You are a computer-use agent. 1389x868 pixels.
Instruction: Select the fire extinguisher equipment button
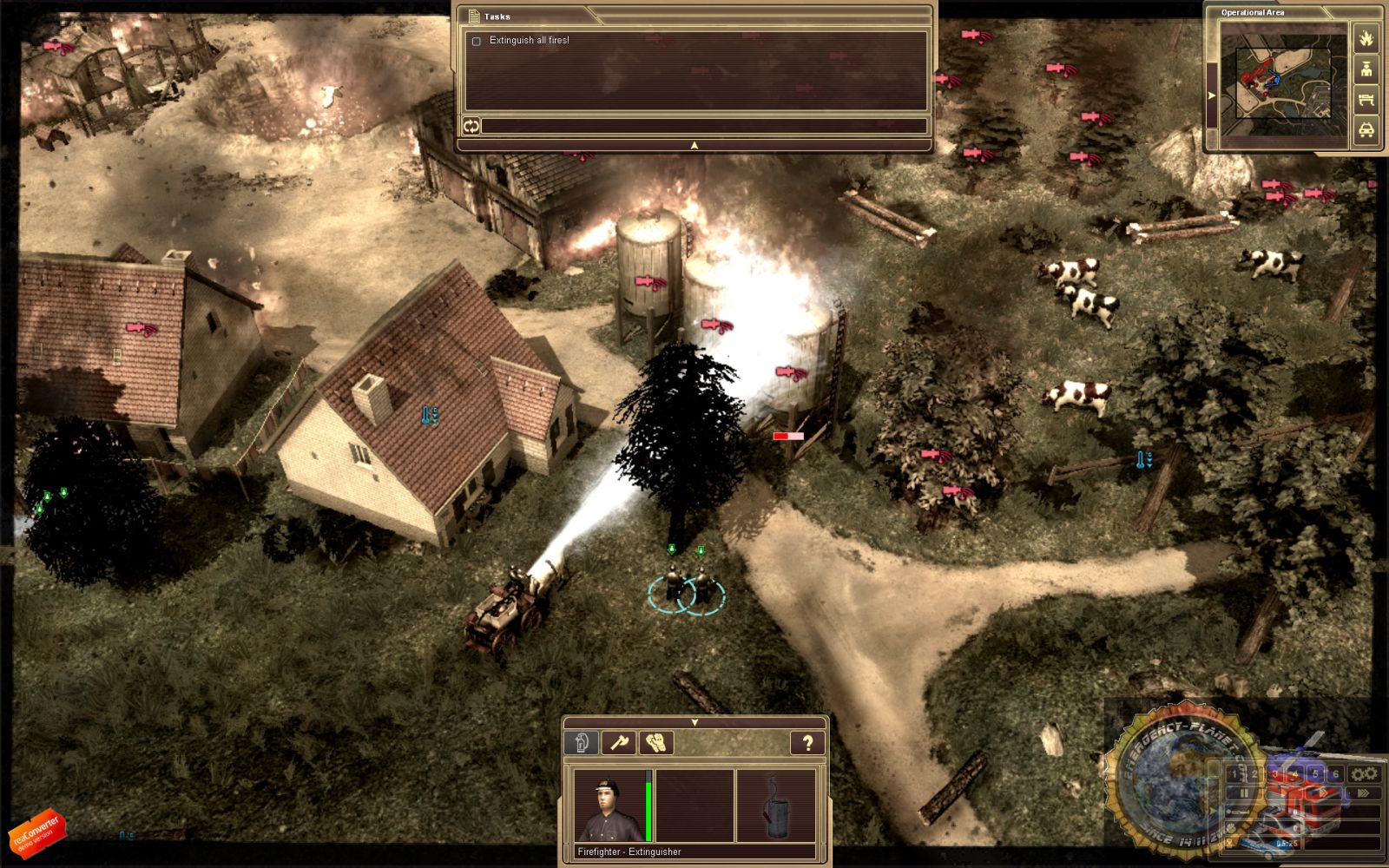coord(582,743)
